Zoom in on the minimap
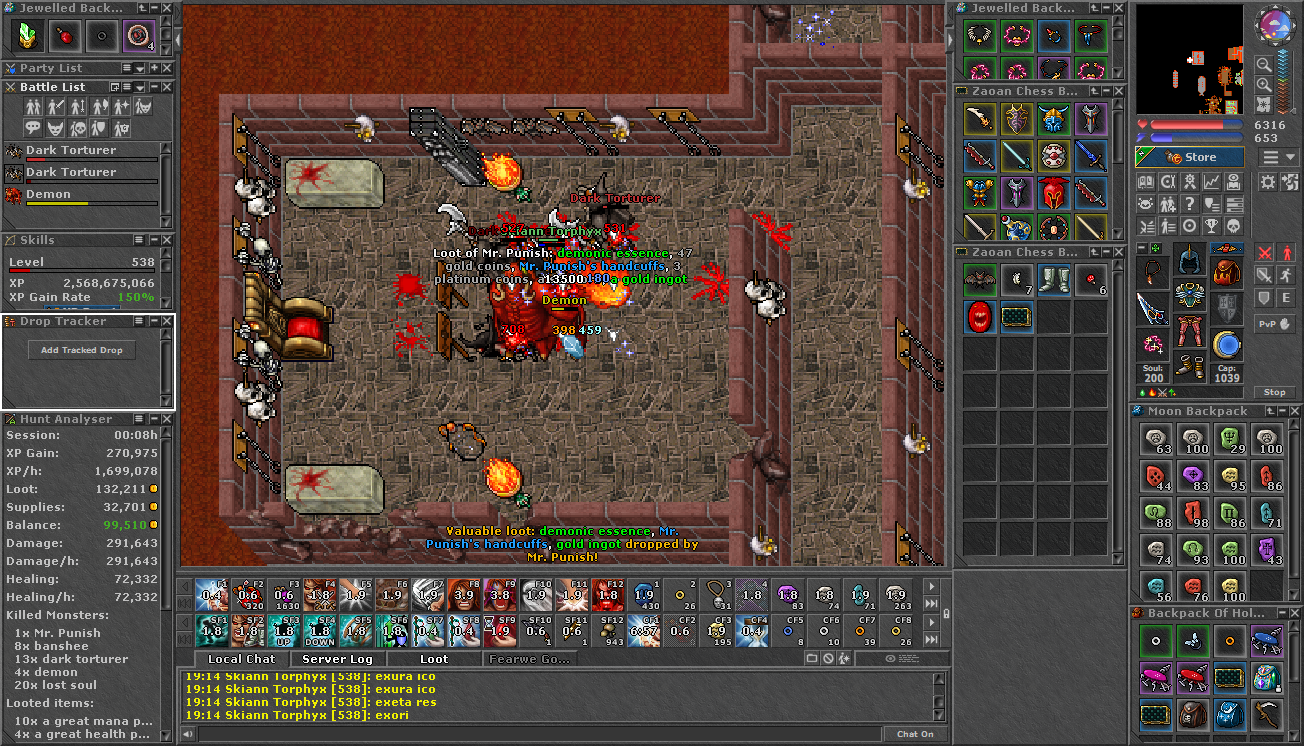The height and width of the screenshot is (746, 1304). point(1265,65)
